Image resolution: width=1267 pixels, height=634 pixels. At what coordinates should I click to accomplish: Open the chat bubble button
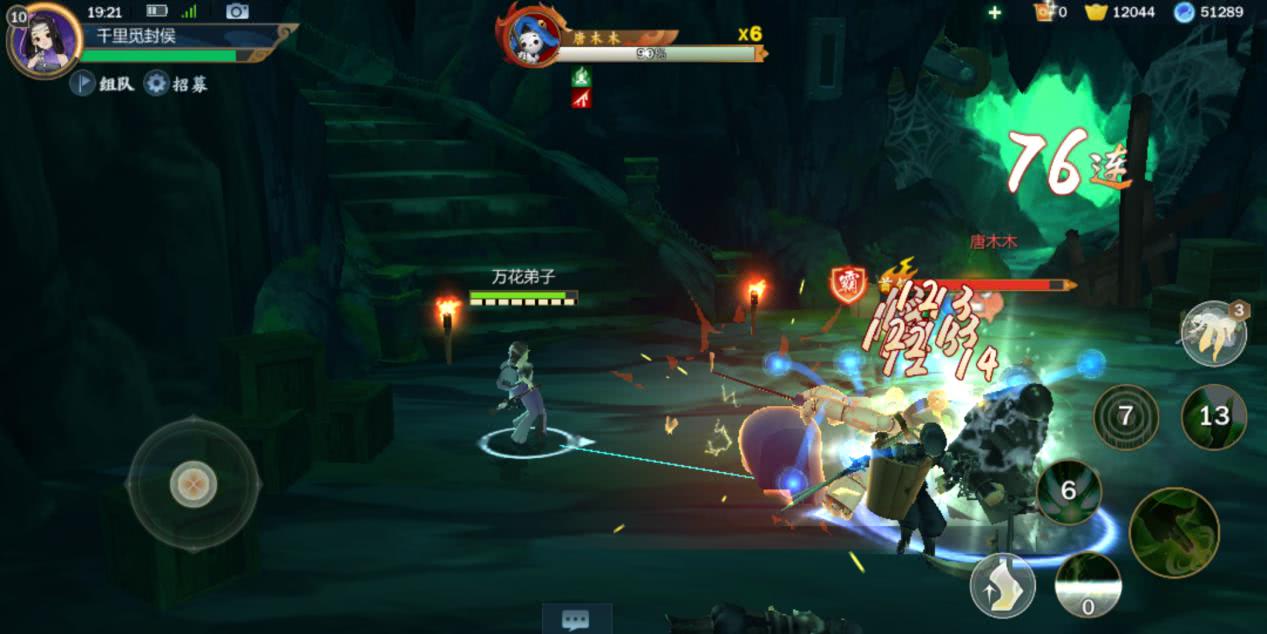[575, 619]
